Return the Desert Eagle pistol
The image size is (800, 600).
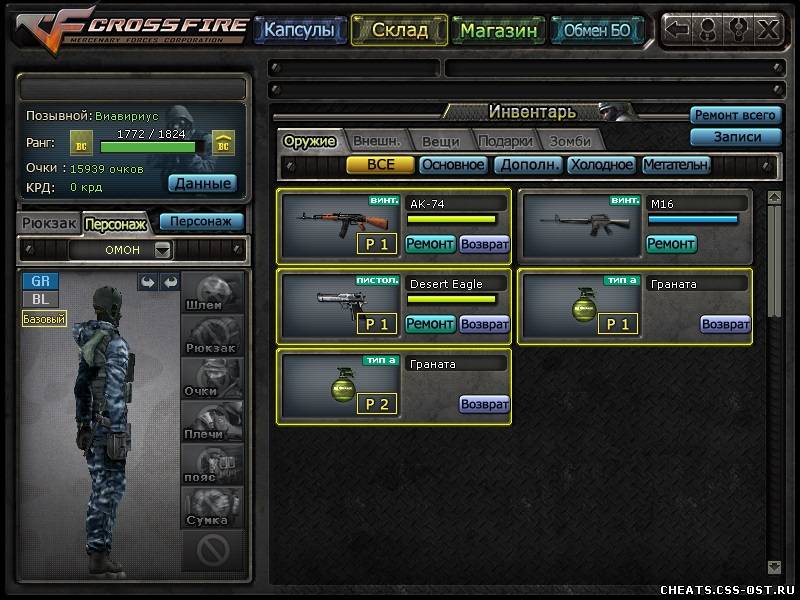pos(485,324)
